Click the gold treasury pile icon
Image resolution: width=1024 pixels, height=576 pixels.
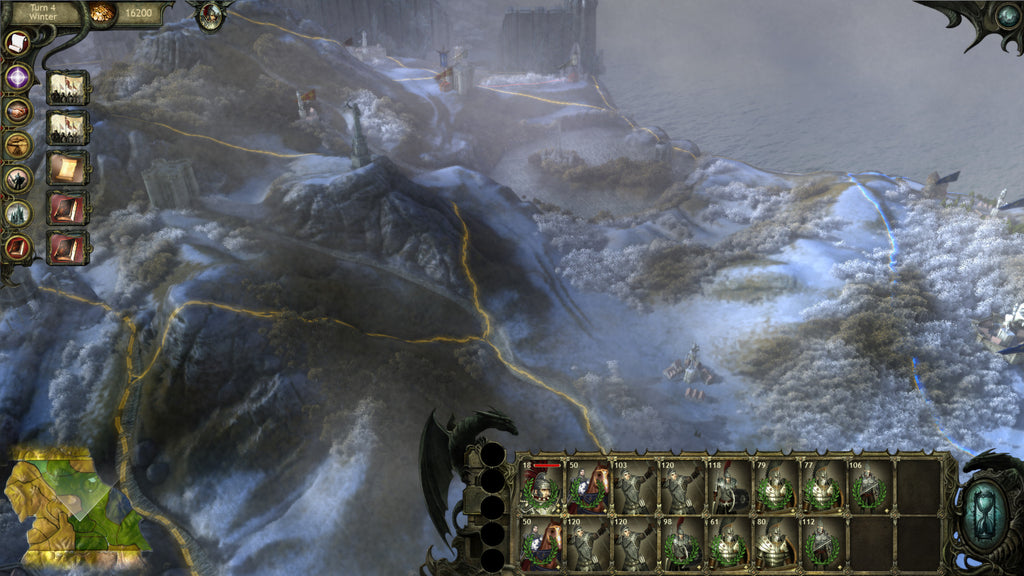(103, 13)
